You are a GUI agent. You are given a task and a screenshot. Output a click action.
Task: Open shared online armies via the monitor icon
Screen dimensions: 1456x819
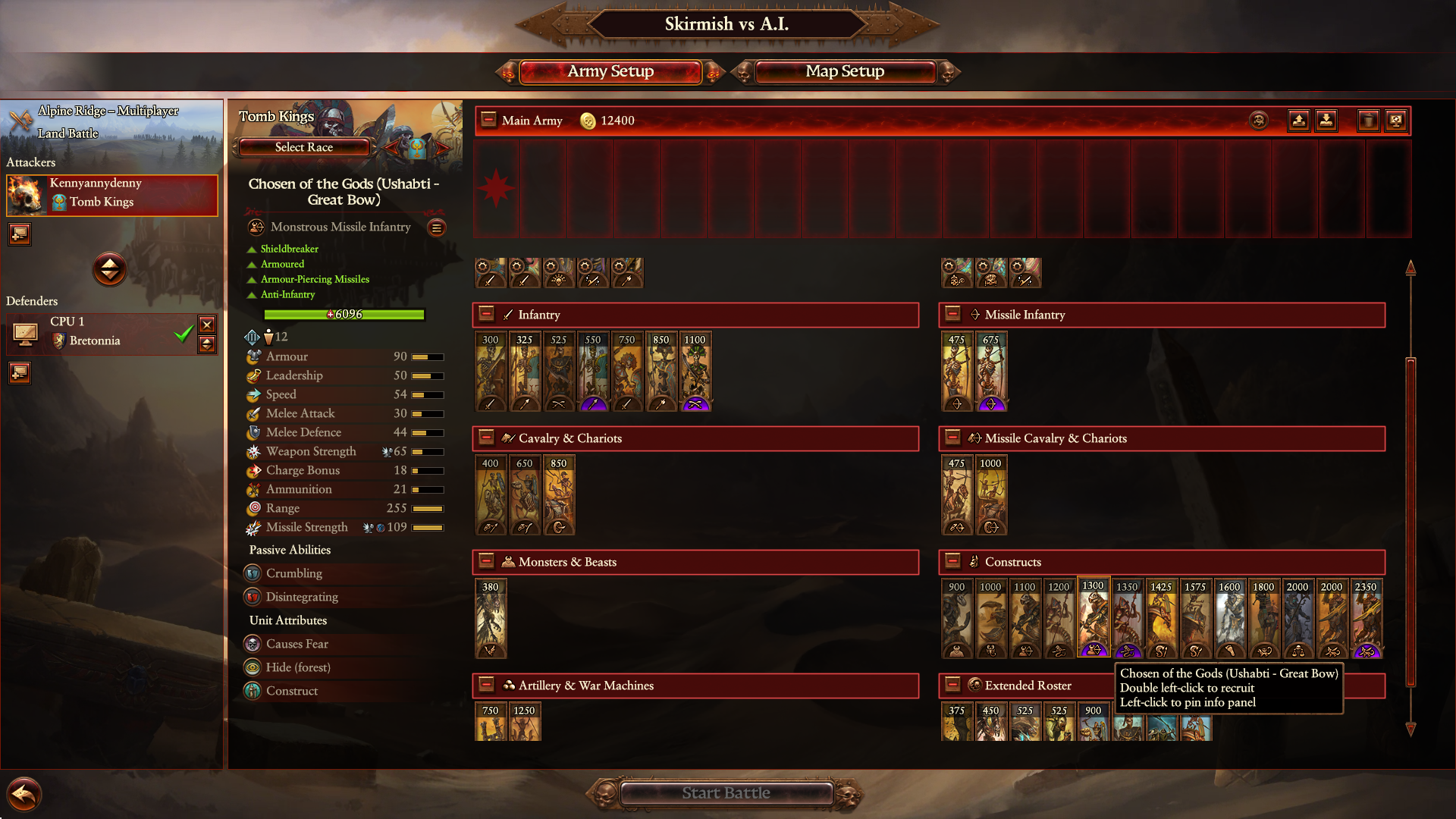pyautogui.click(x=1396, y=120)
